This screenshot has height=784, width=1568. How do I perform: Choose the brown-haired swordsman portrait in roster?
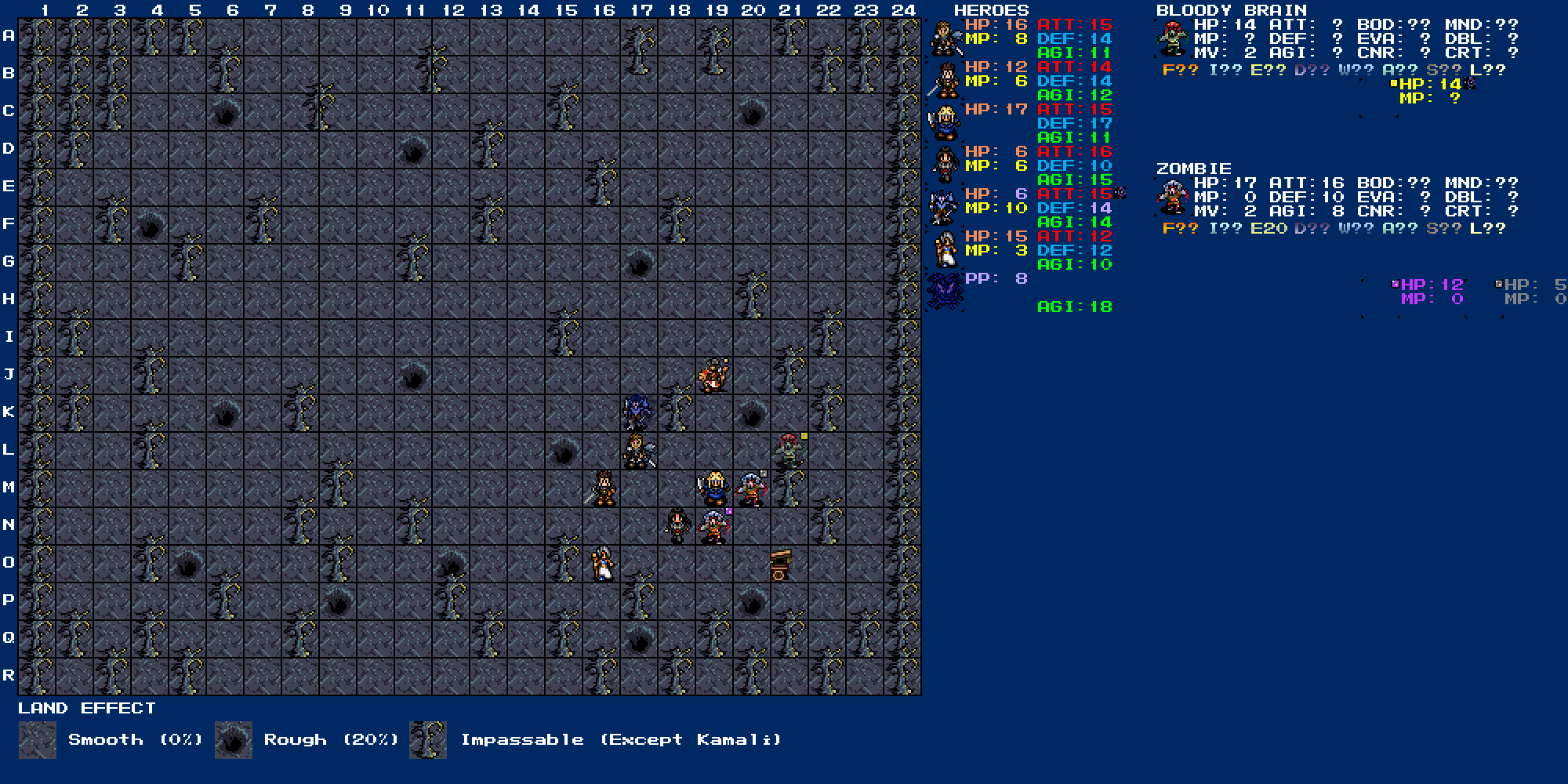pos(944,81)
